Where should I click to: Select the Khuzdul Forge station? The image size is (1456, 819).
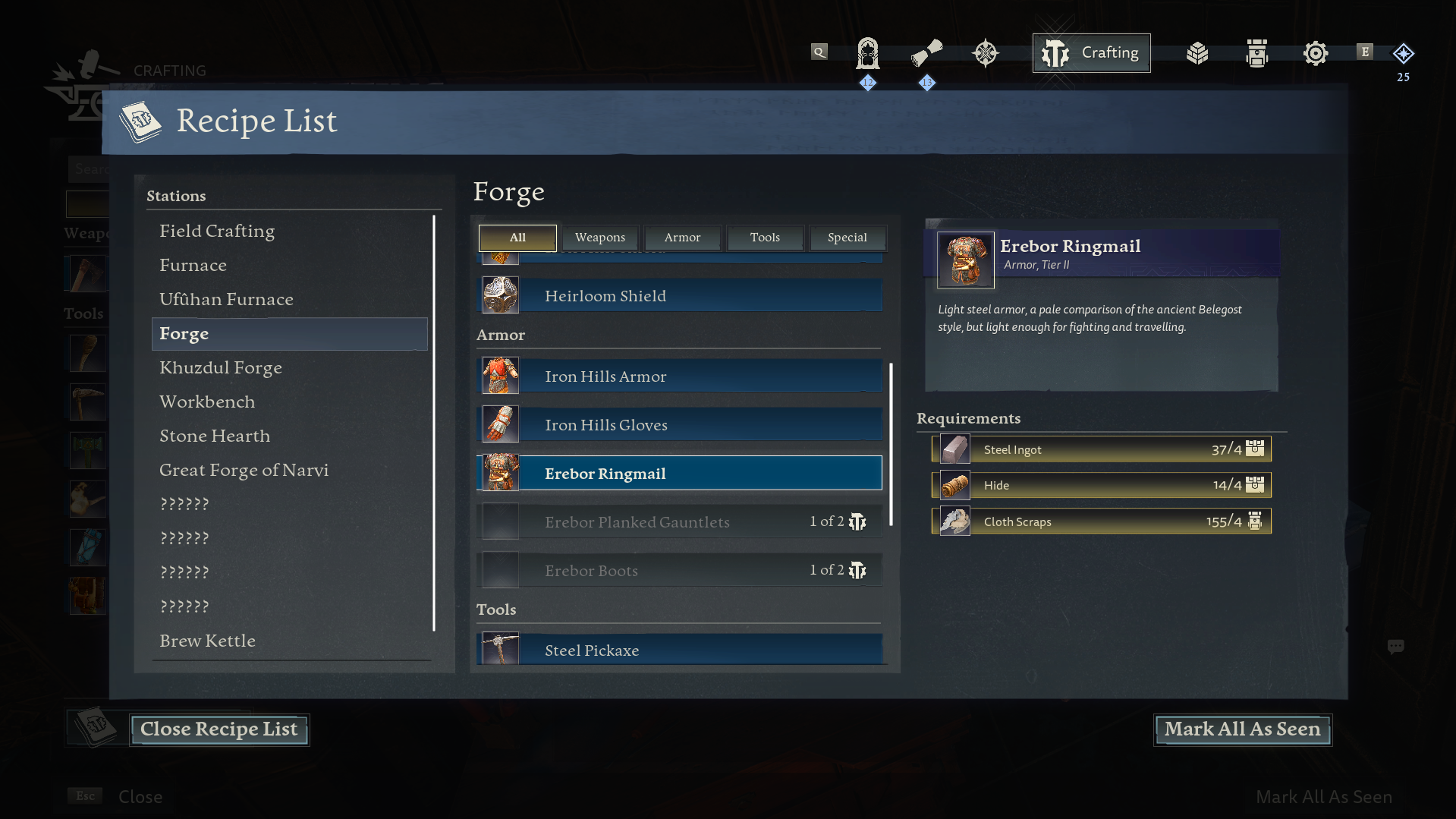[221, 367]
